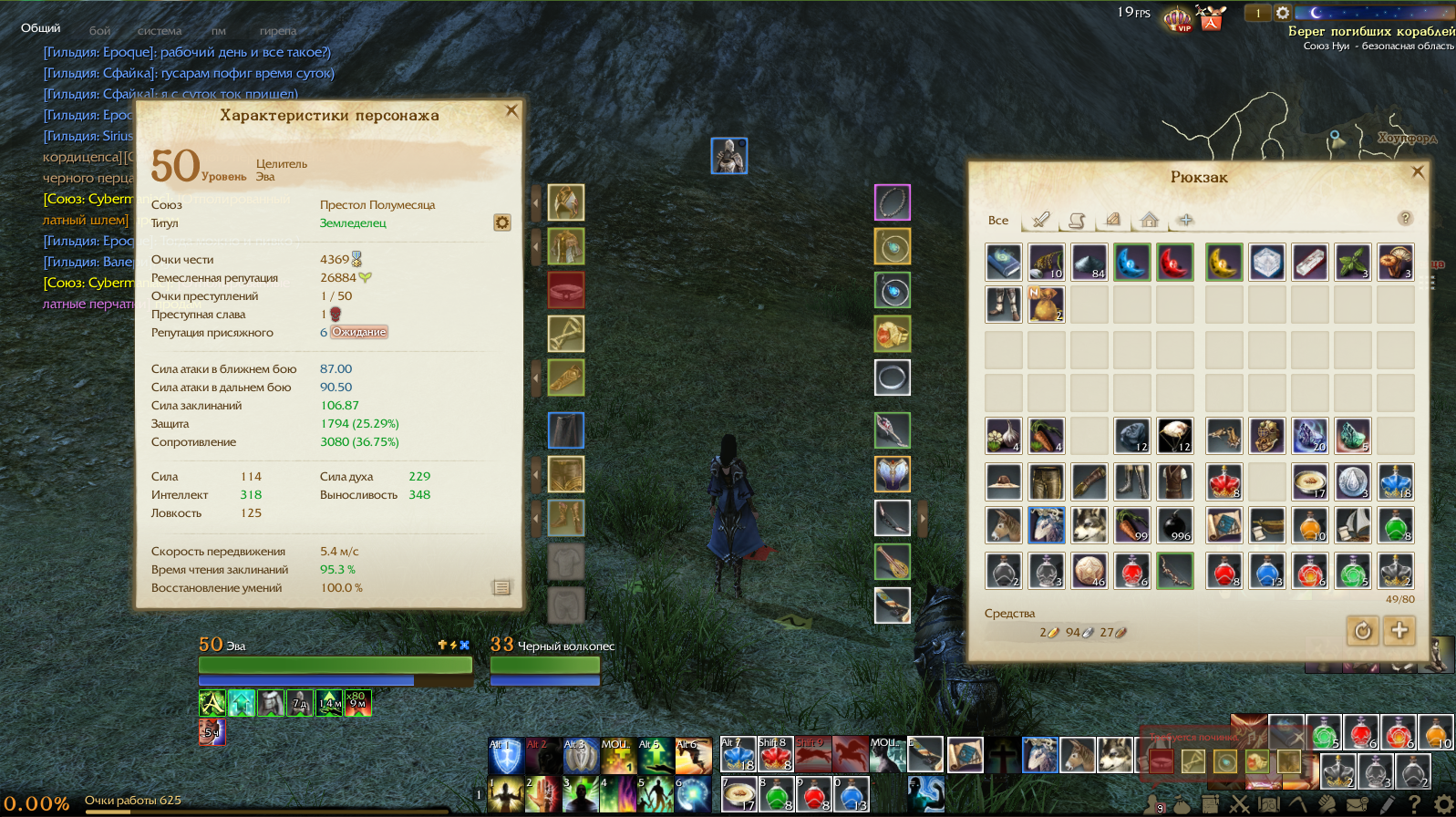Select the Все filter in the backpack
The height and width of the screenshot is (817, 1456).
coord(999,221)
